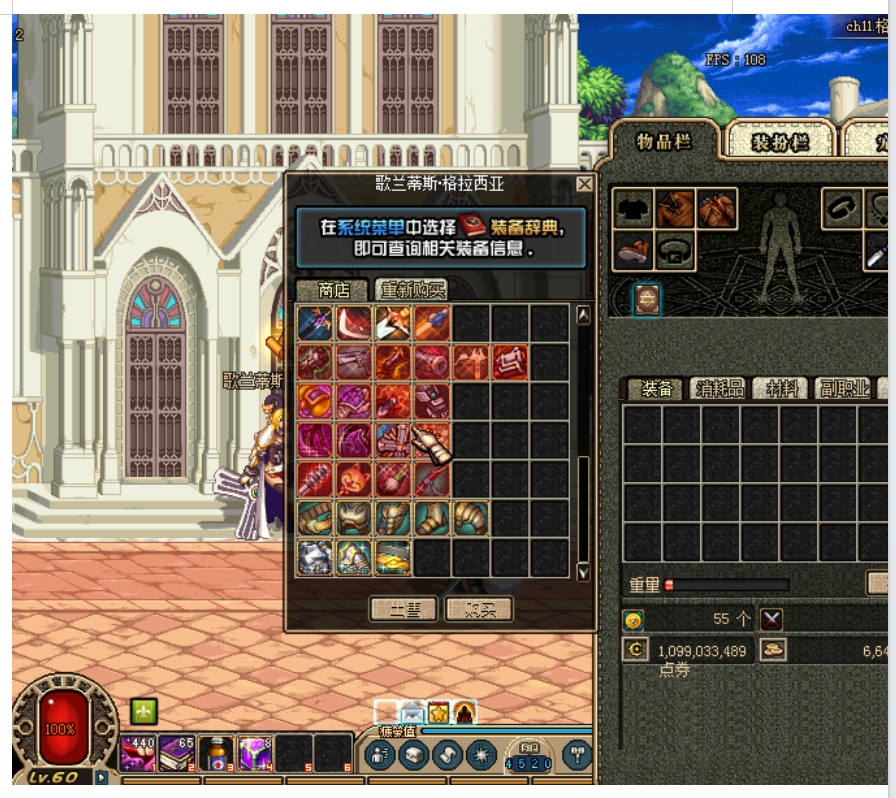Use the purple cube hotbar slot
The width and height of the screenshot is (896, 798).
tap(254, 753)
